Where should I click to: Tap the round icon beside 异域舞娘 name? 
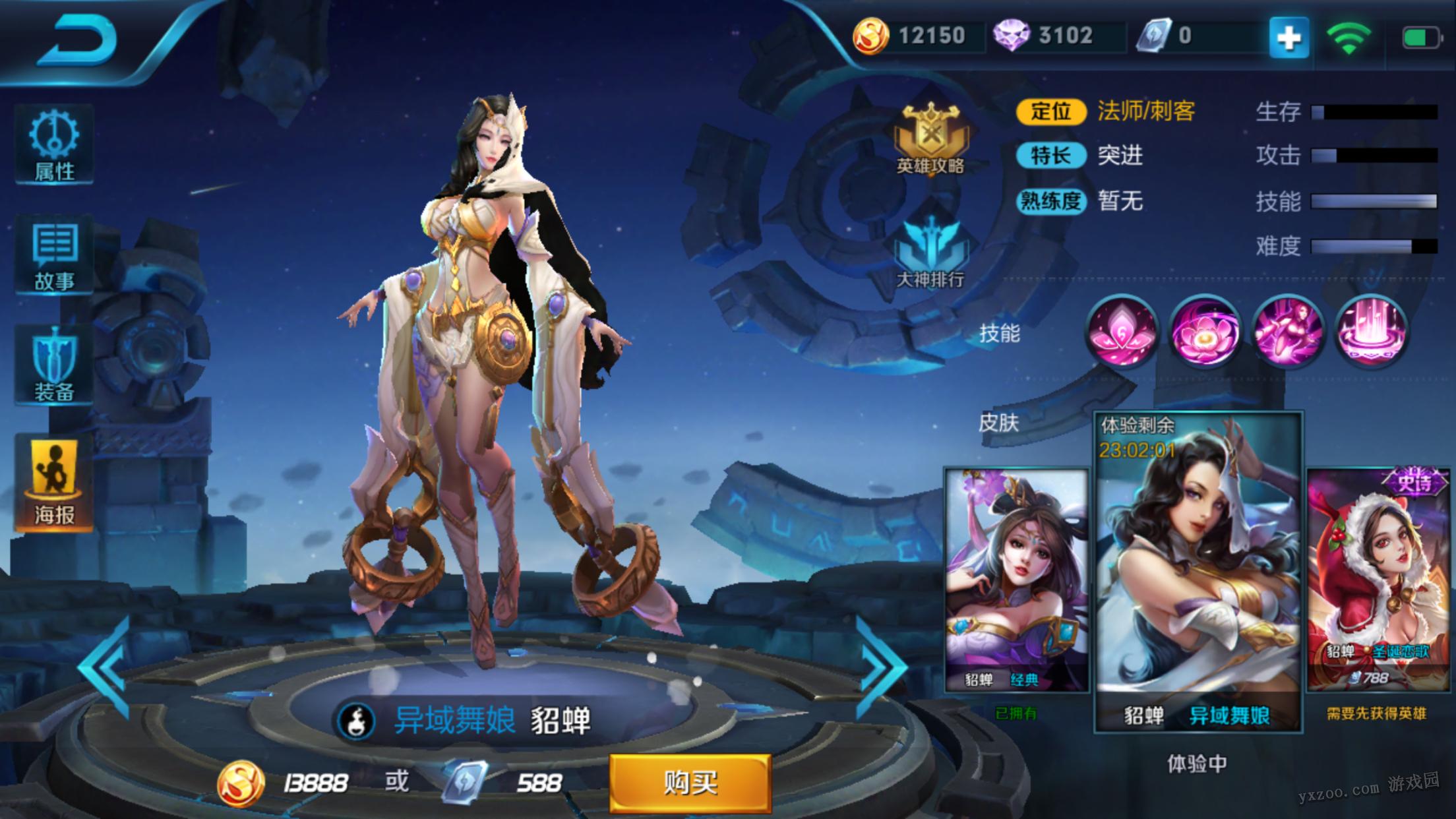[357, 721]
